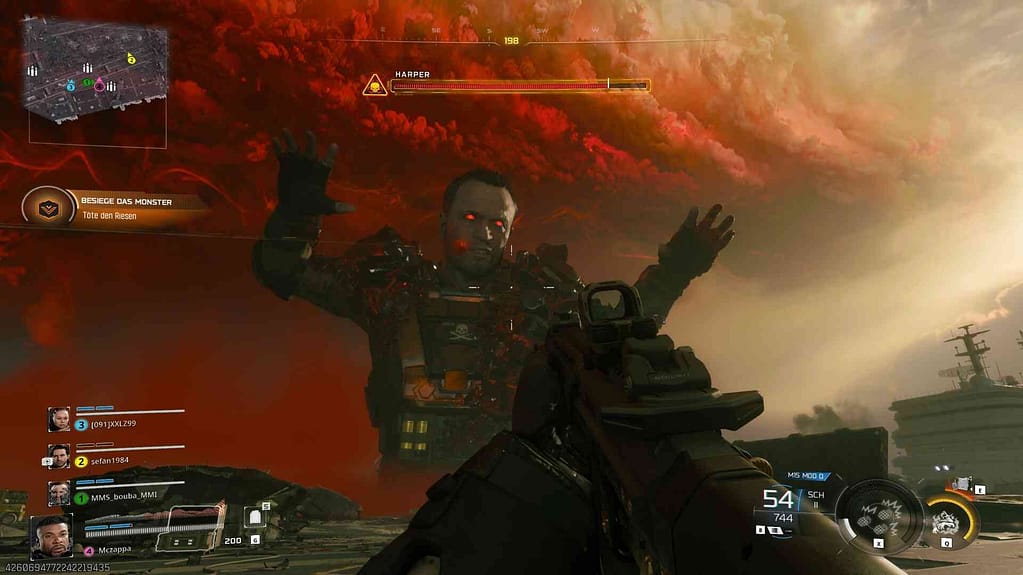
Task: Select the blue player 3 marker on minimap
Action: pyautogui.click(x=71, y=87)
